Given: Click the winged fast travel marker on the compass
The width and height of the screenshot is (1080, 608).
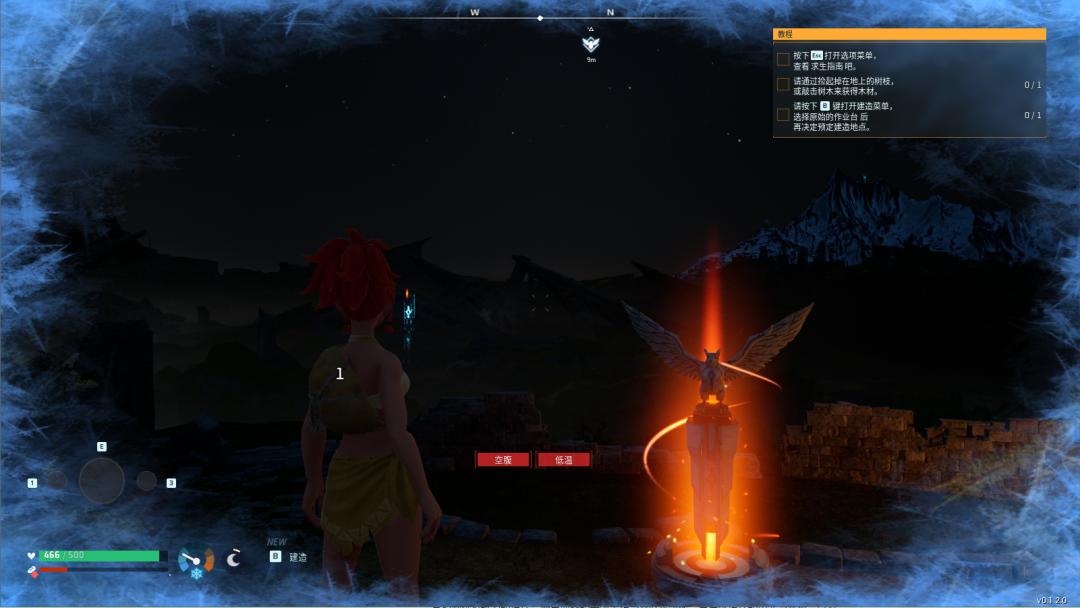Looking at the screenshot, I should [x=591, y=44].
